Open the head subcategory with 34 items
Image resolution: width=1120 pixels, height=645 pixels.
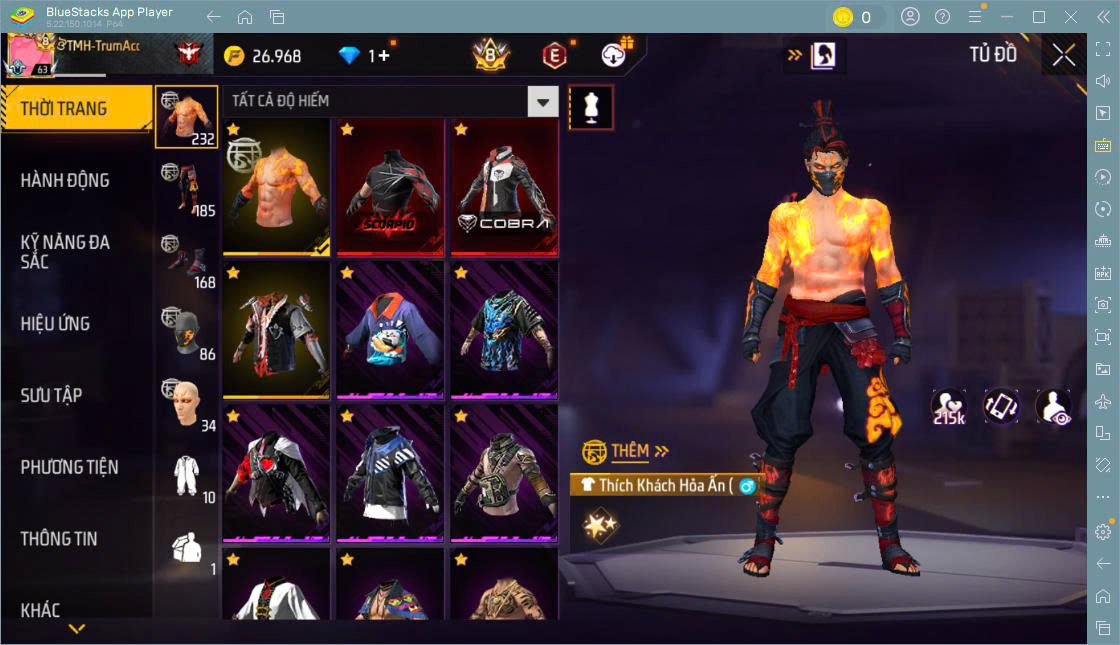click(x=186, y=404)
